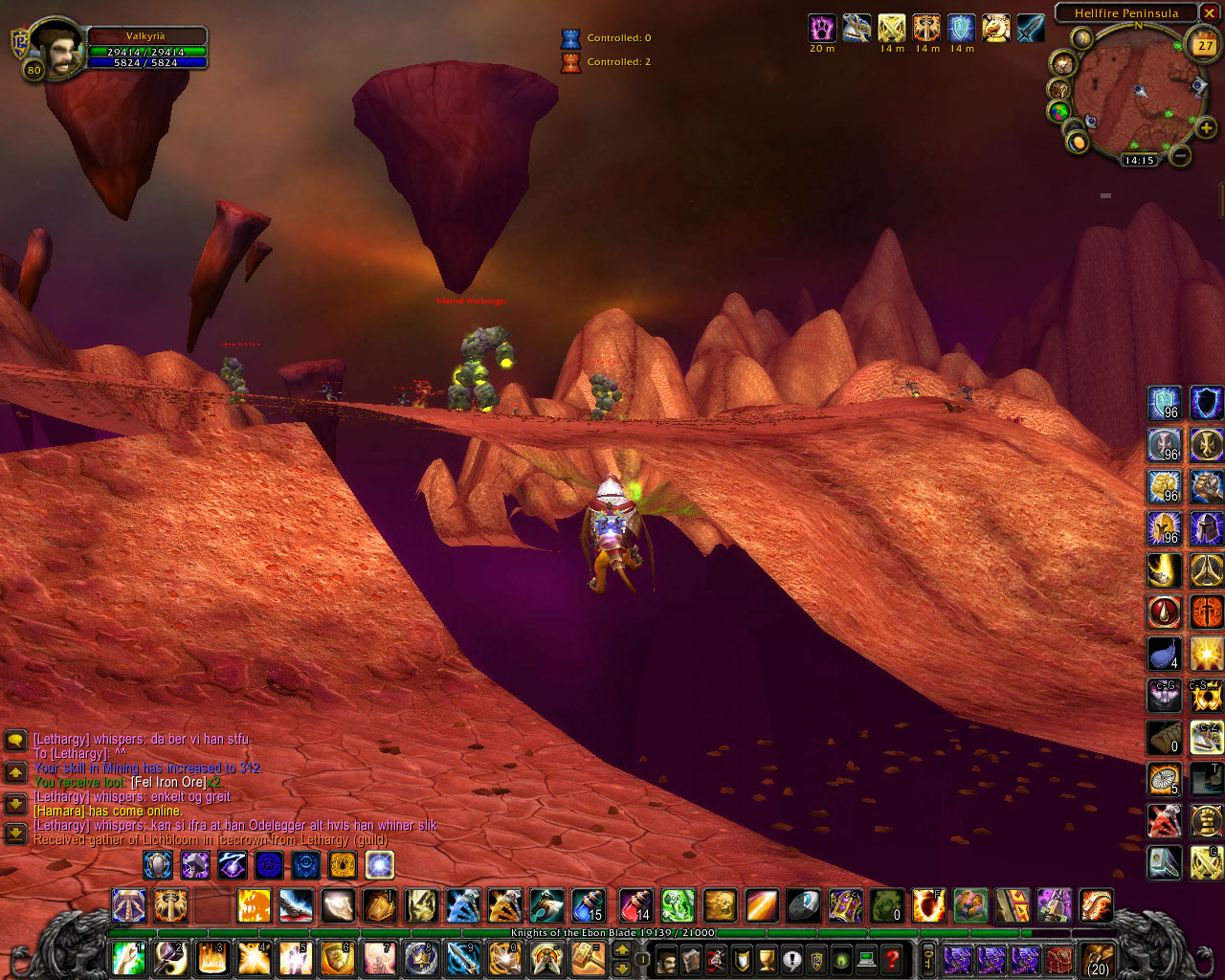This screenshot has width=1225, height=980.
Task: Close the minimap with the X button
Action: pyautogui.click(x=1211, y=13)
